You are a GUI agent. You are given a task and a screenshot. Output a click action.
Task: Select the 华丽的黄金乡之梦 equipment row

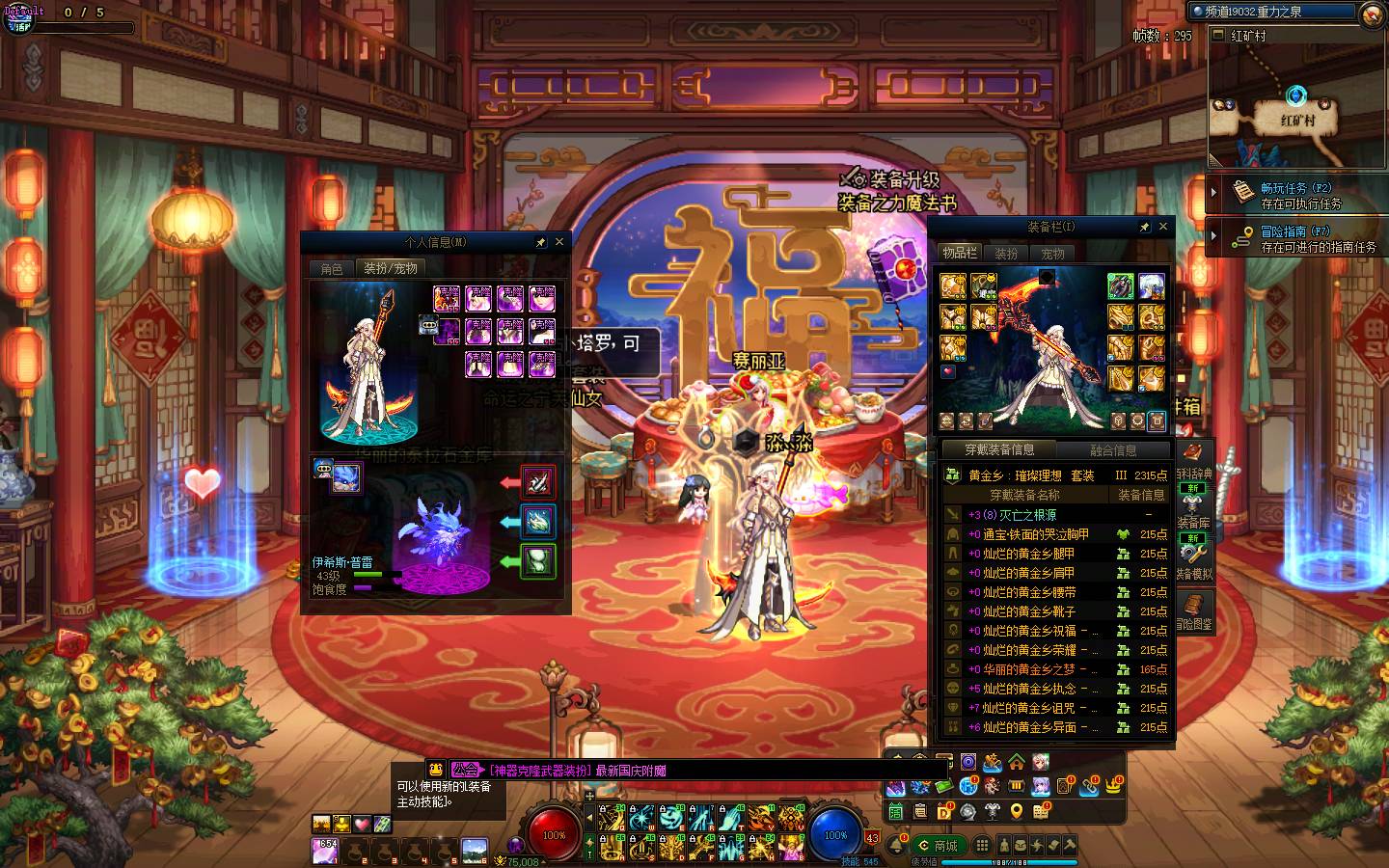[x=1027, y=669]
